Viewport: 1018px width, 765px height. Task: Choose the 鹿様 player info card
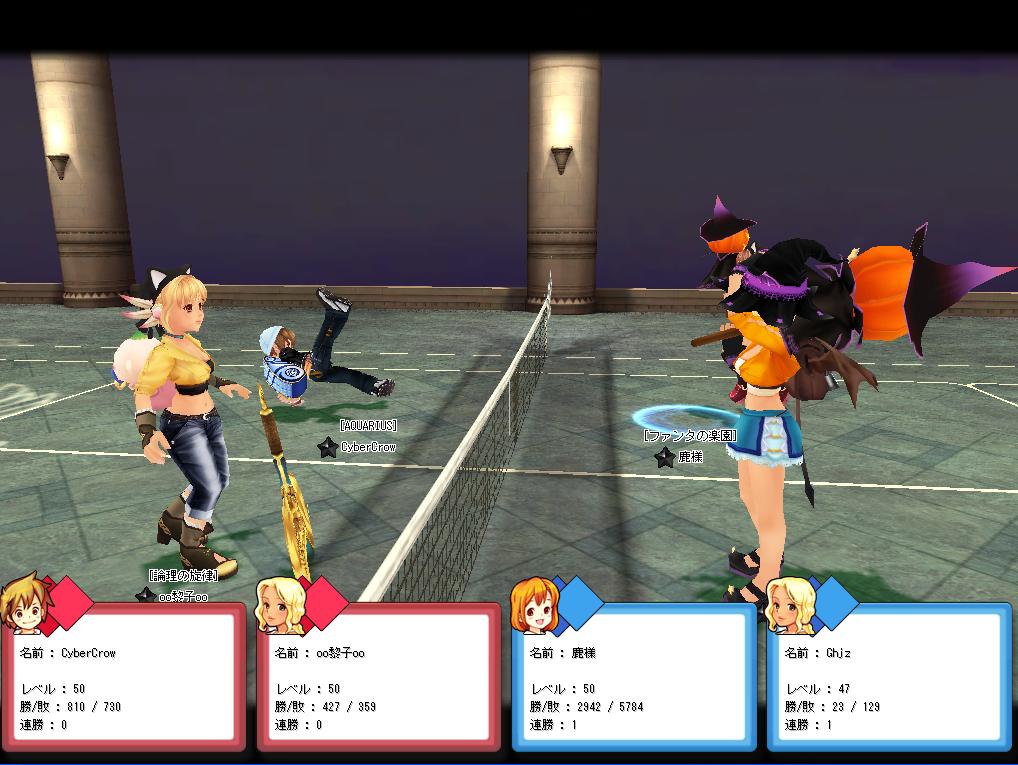click(634, 680)
